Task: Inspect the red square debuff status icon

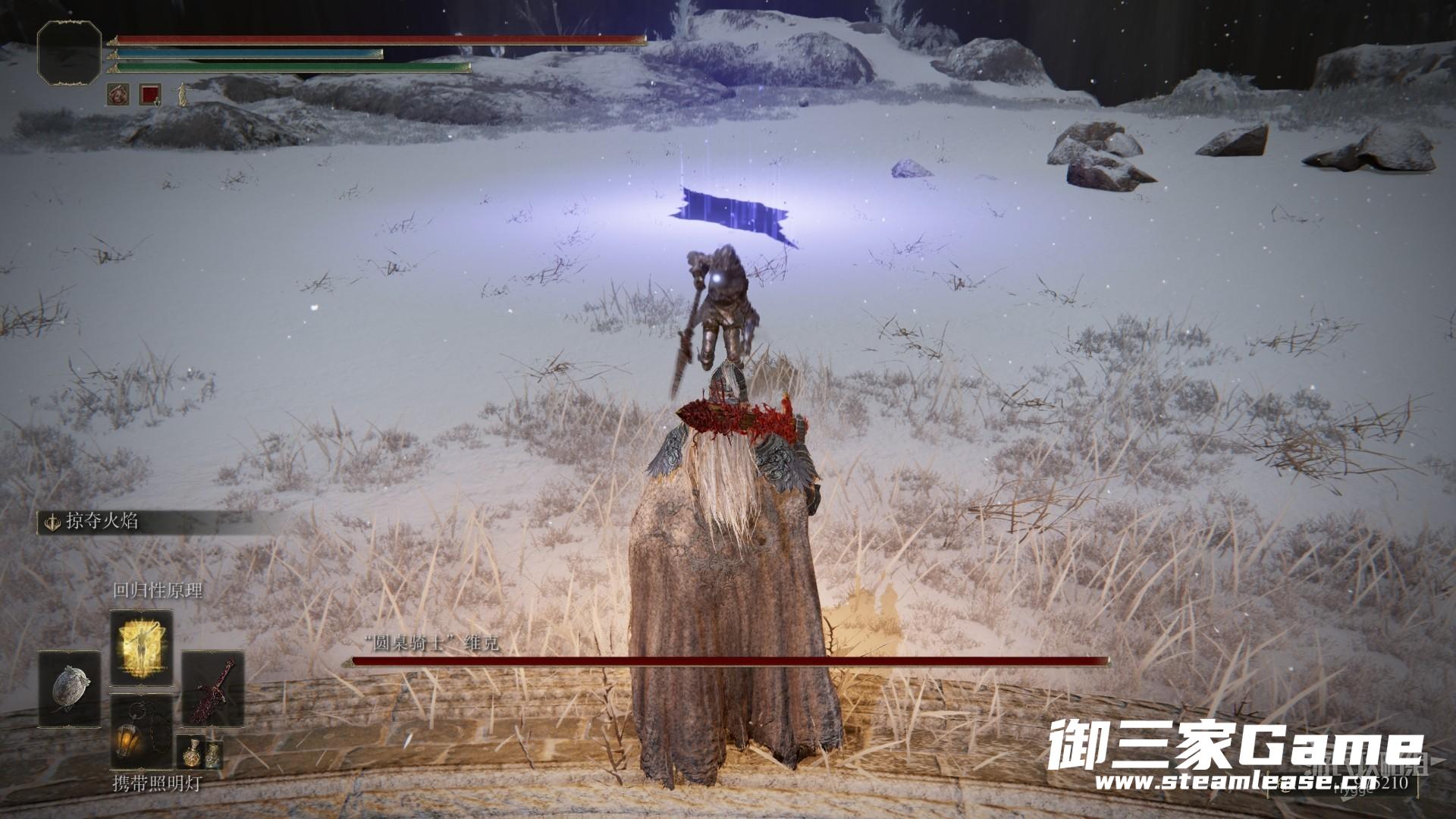Action: pyautogui.click(x=150, y=95)
